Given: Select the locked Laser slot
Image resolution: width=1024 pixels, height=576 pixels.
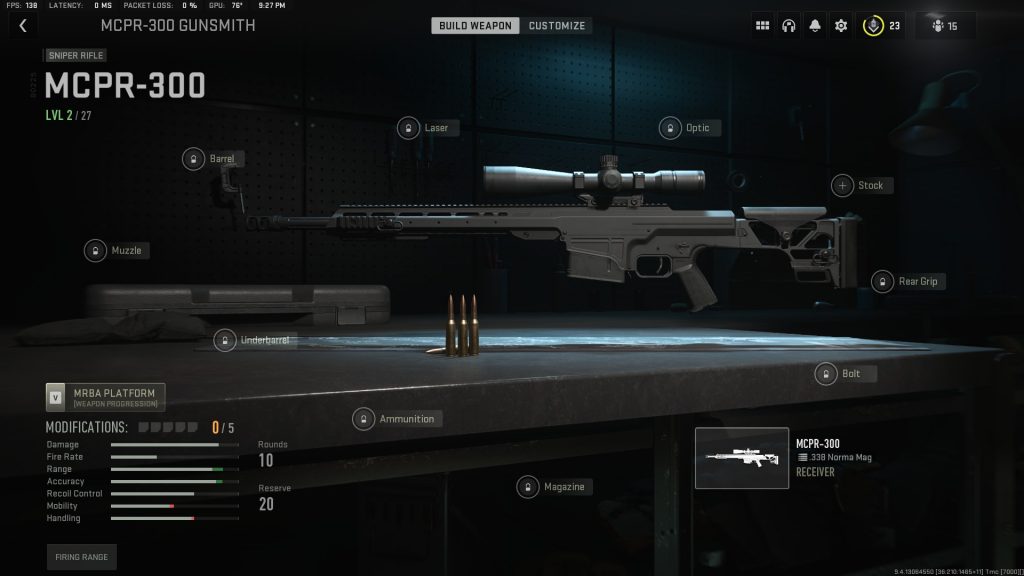Looking at the screenshot, I should pyautogui.click(x=425, y=127).
